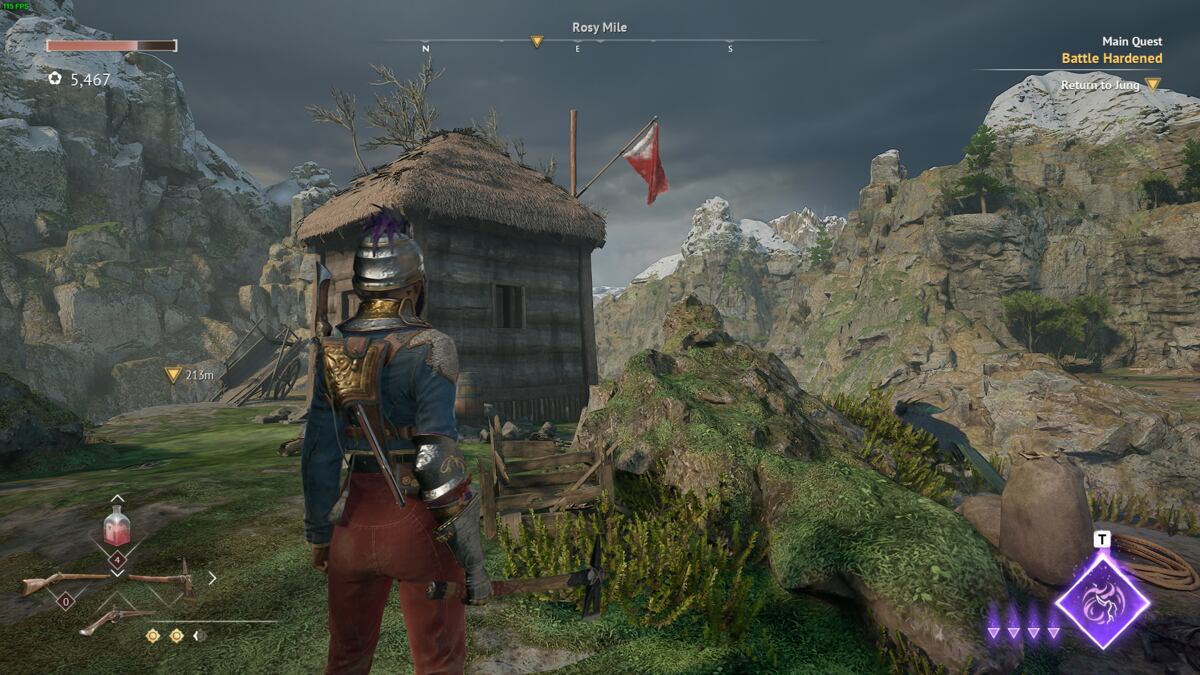The image size is (1200, 675).
Task: Select the red healing potion slot
Action: click(x=117, y=526)
